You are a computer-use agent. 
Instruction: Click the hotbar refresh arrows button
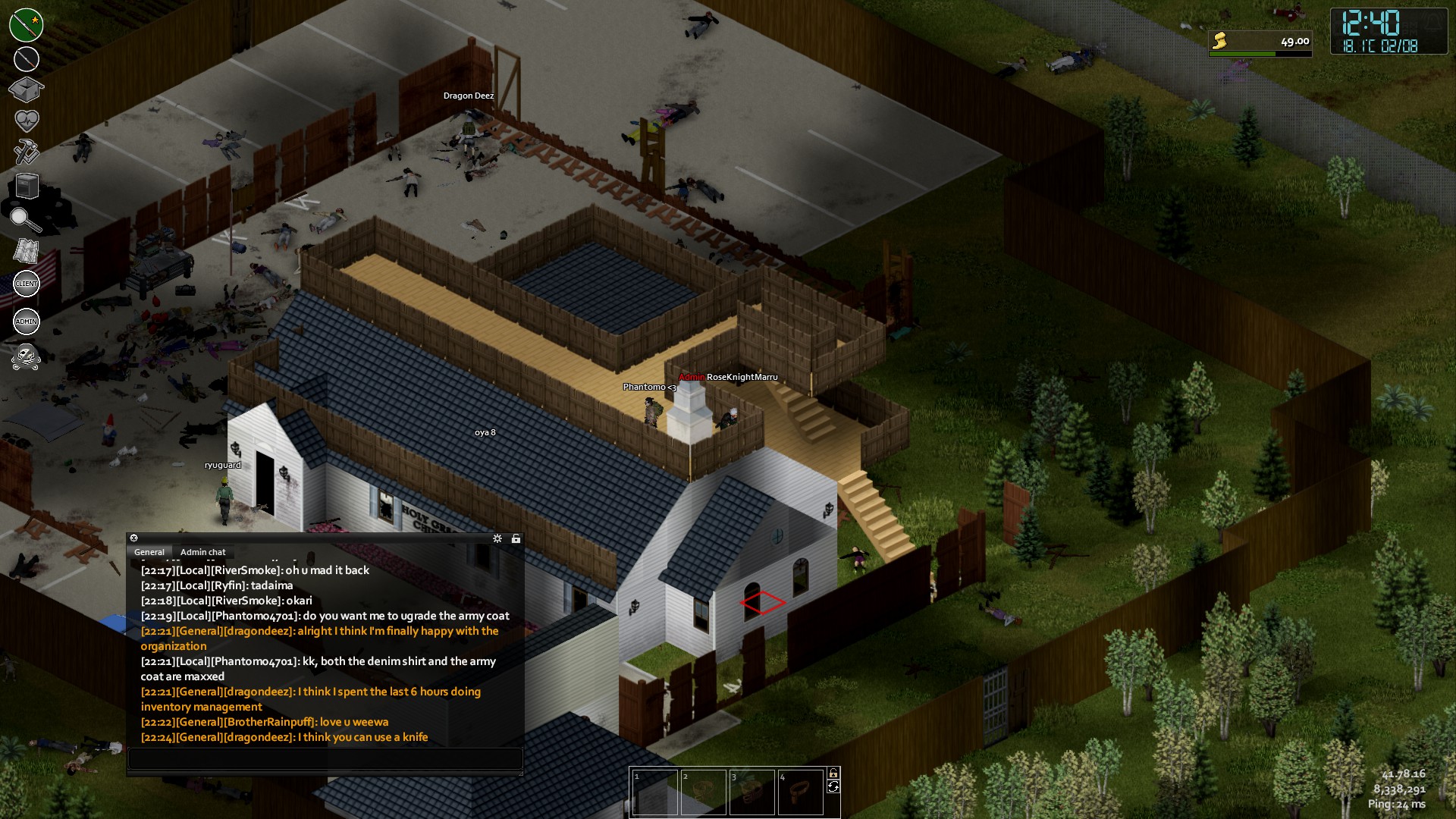(x=833, y=787)
